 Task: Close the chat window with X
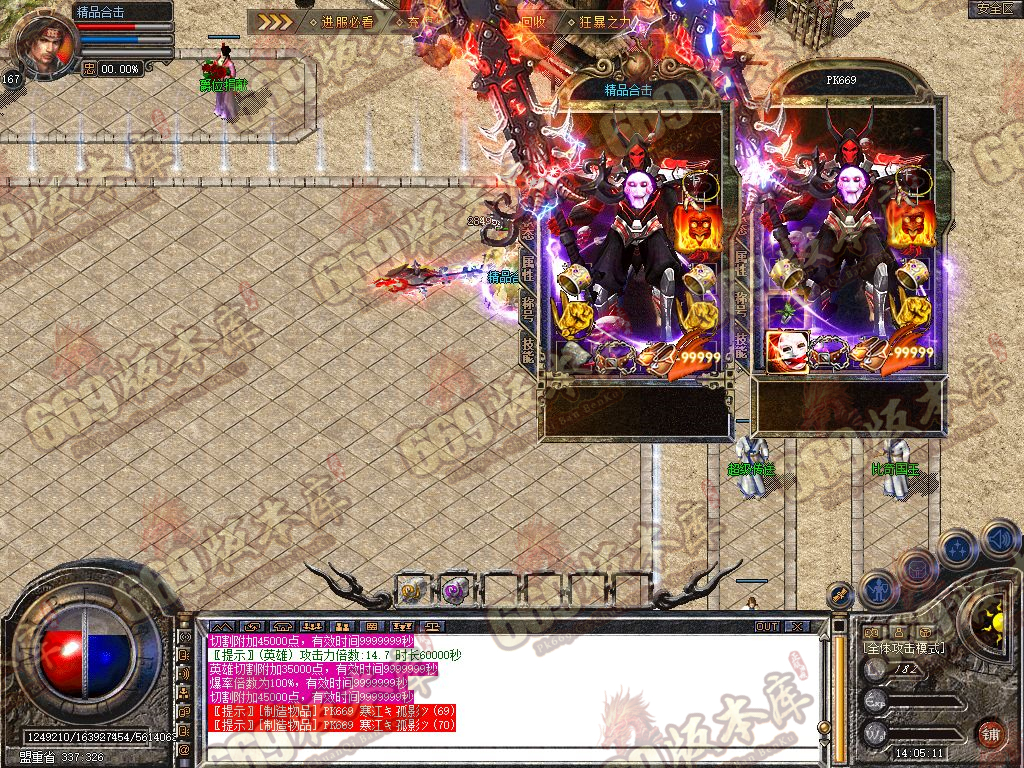pos(797,626)
